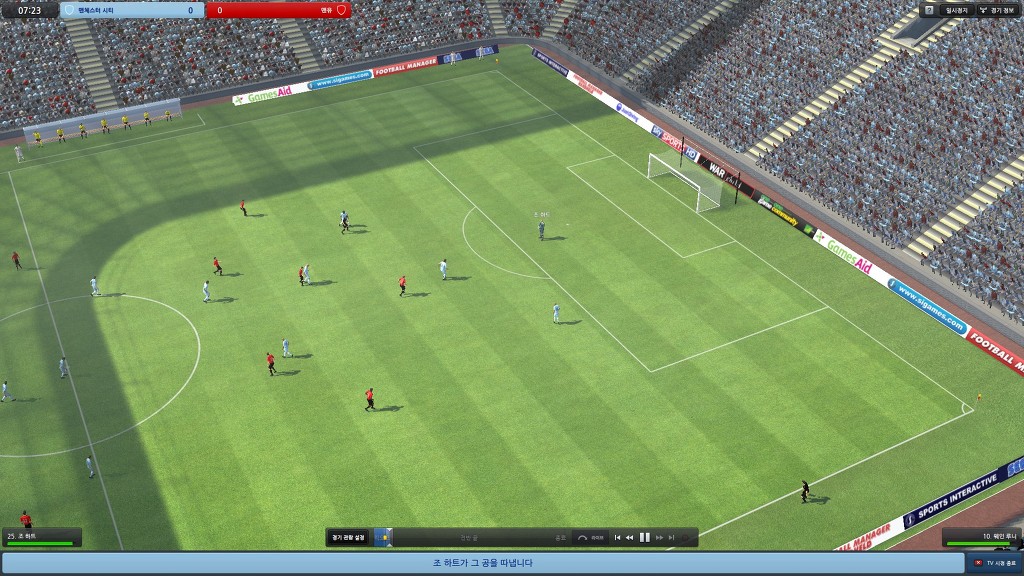The width and height of the screenshot is (1024, 576).
Task: Open the 경기 정보 match info panel
Action: click(996, 10)
